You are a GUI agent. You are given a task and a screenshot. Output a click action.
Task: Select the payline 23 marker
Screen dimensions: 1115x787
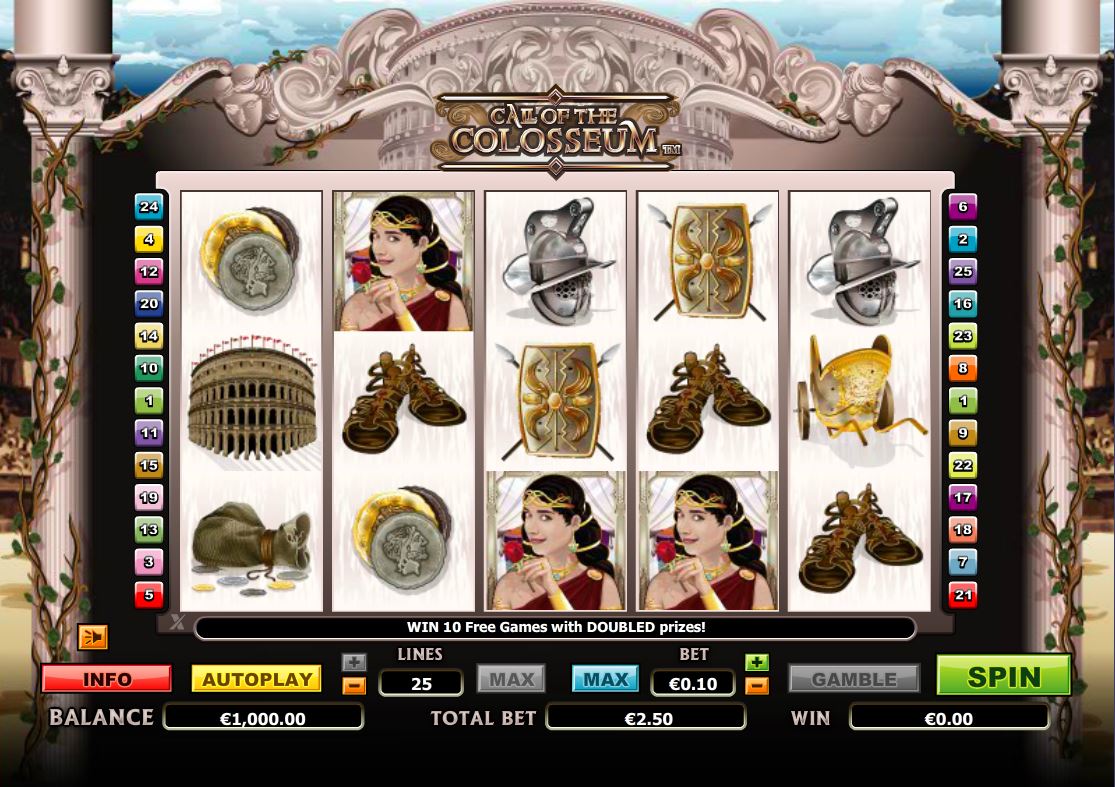[963, 336]
